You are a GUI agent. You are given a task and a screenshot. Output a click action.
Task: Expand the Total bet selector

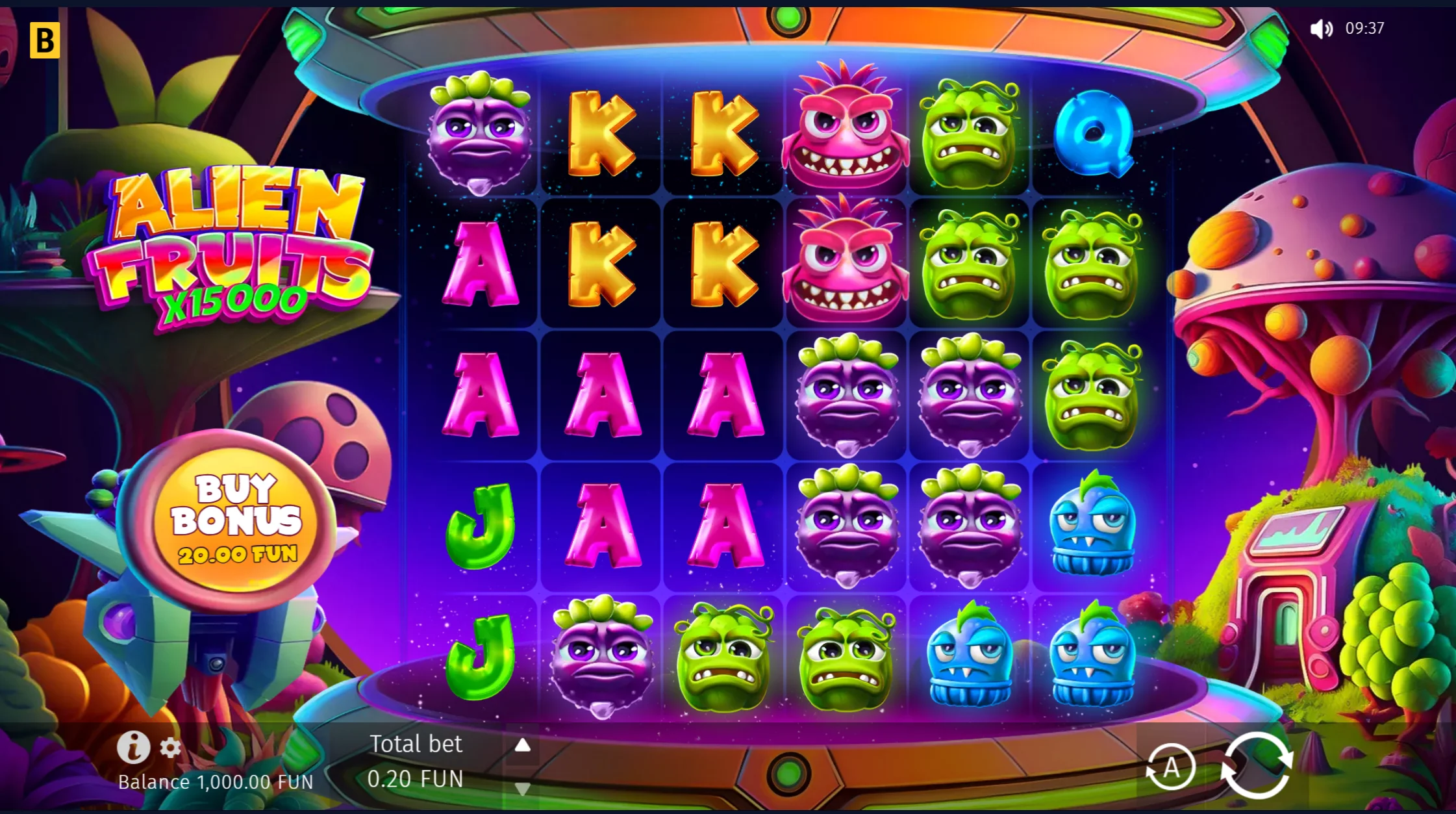click(416, 744)
